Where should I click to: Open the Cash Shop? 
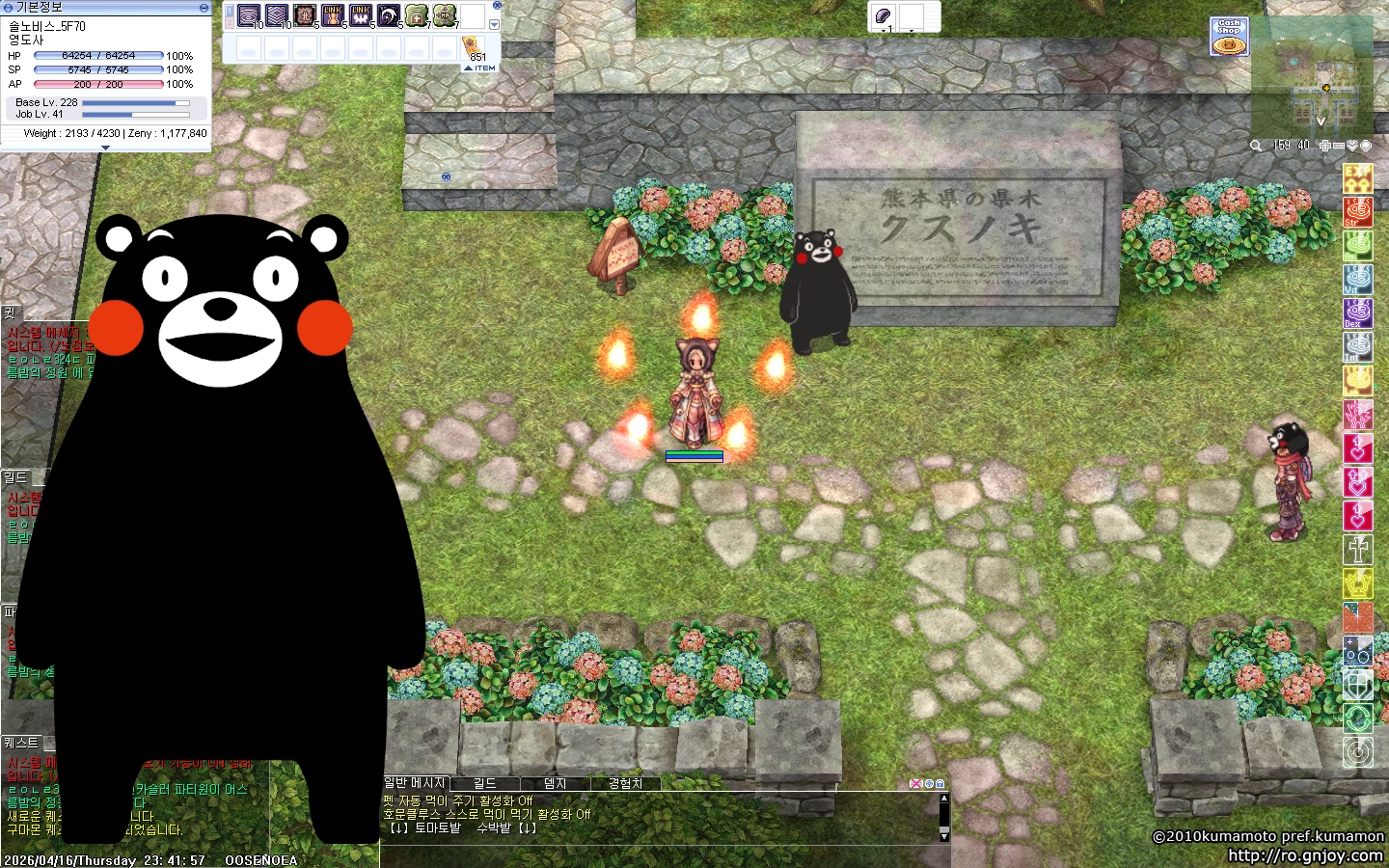tap(1229, 36)
